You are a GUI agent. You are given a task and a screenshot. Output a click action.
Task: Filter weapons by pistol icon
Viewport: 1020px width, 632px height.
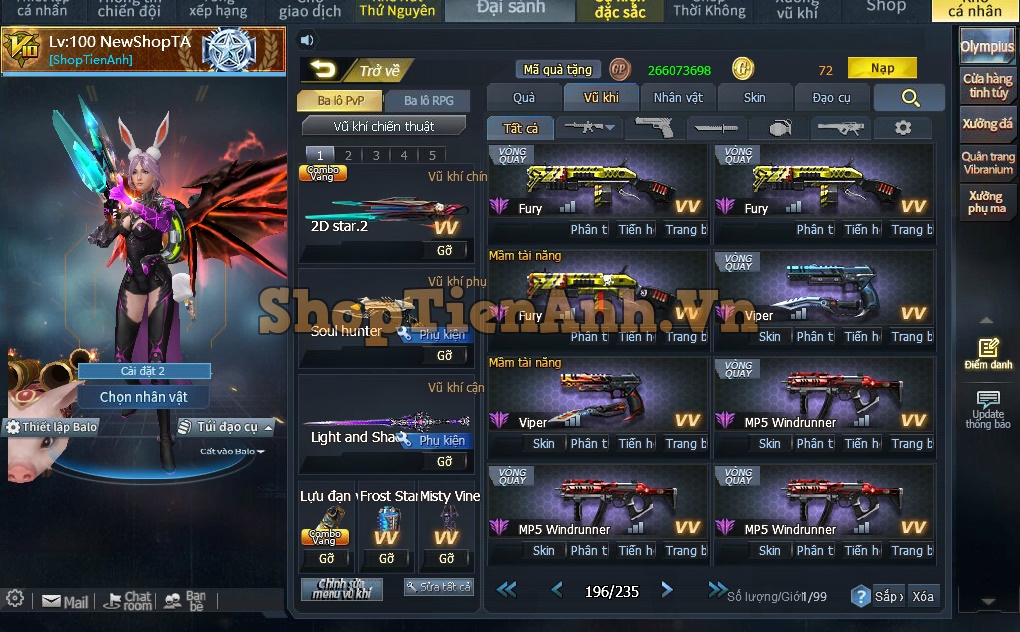pyautogui.click(x=655, y=128)
